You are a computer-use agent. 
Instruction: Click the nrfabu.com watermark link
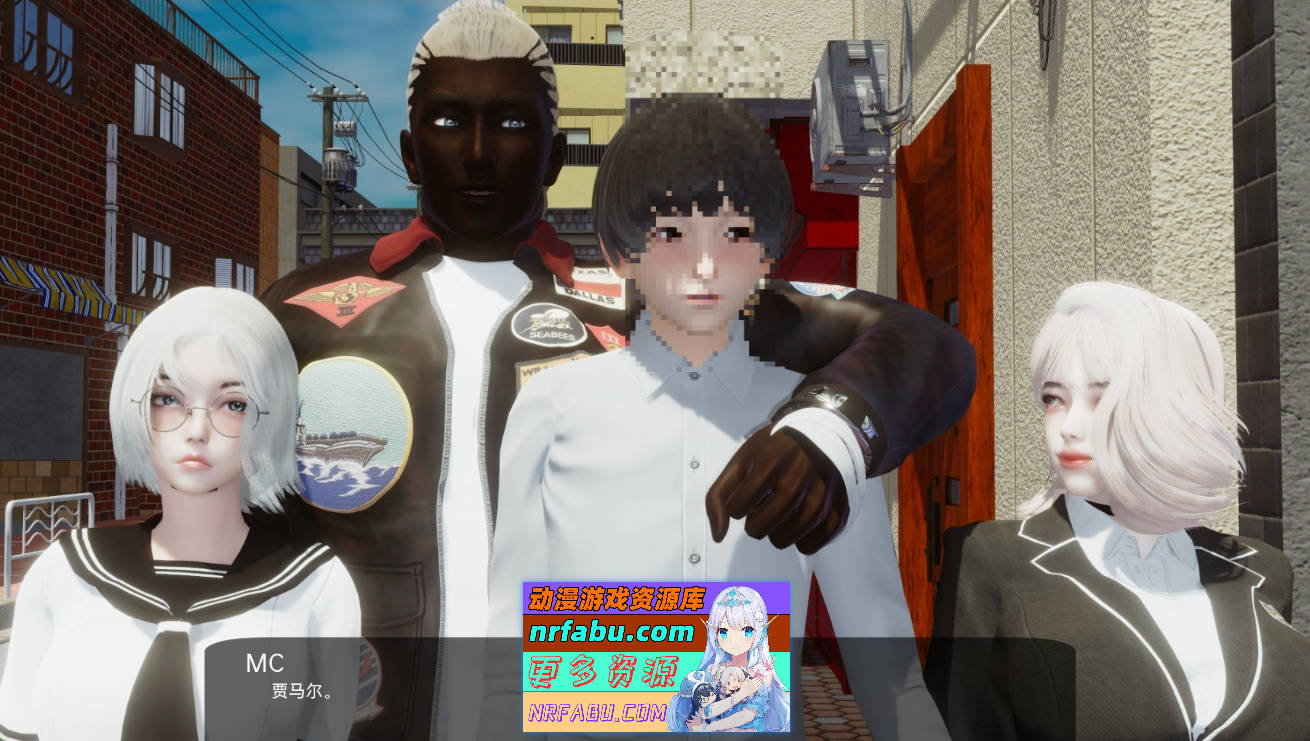[613, 631]
